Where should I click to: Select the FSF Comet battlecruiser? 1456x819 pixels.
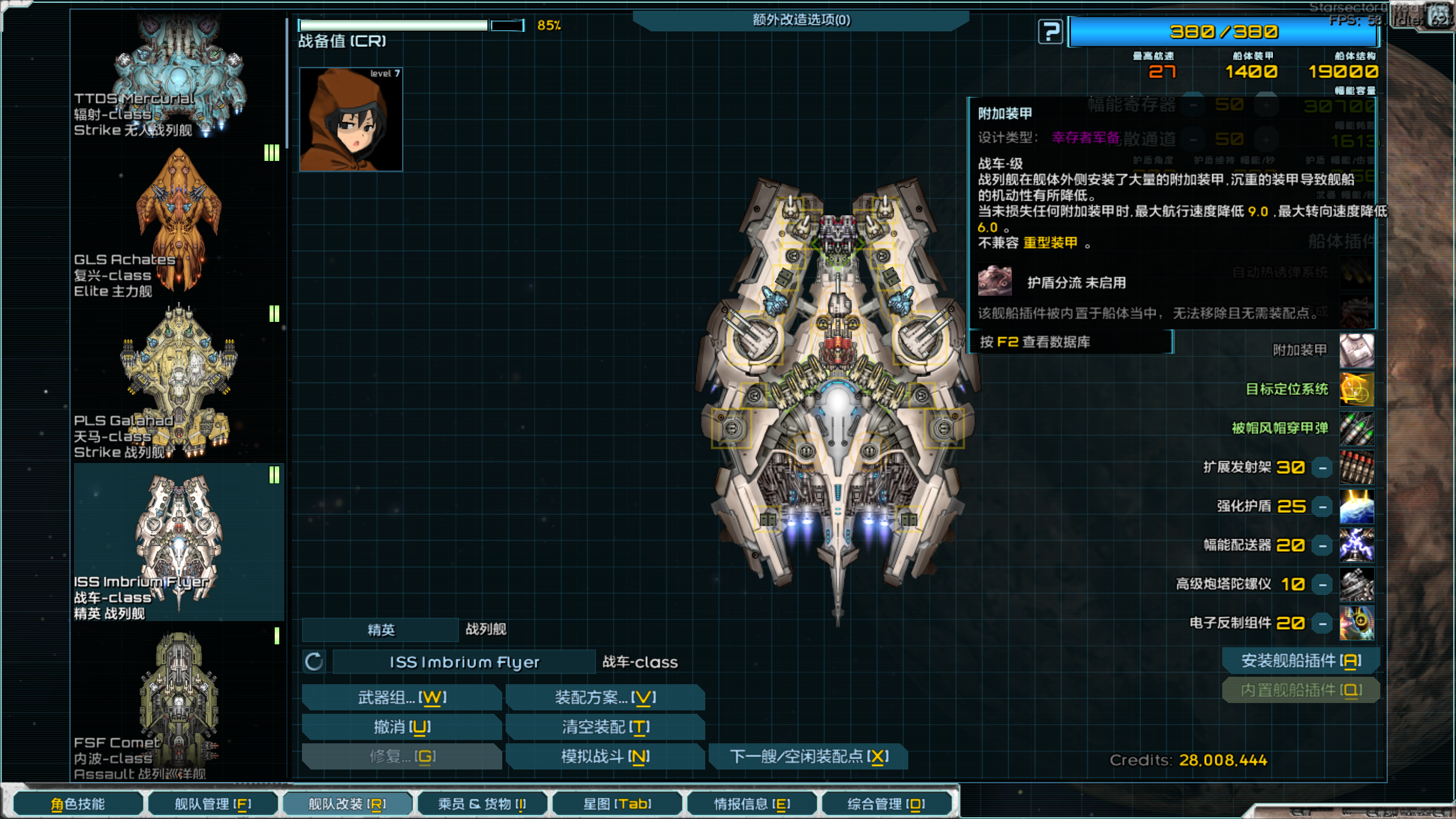[179, 705]
